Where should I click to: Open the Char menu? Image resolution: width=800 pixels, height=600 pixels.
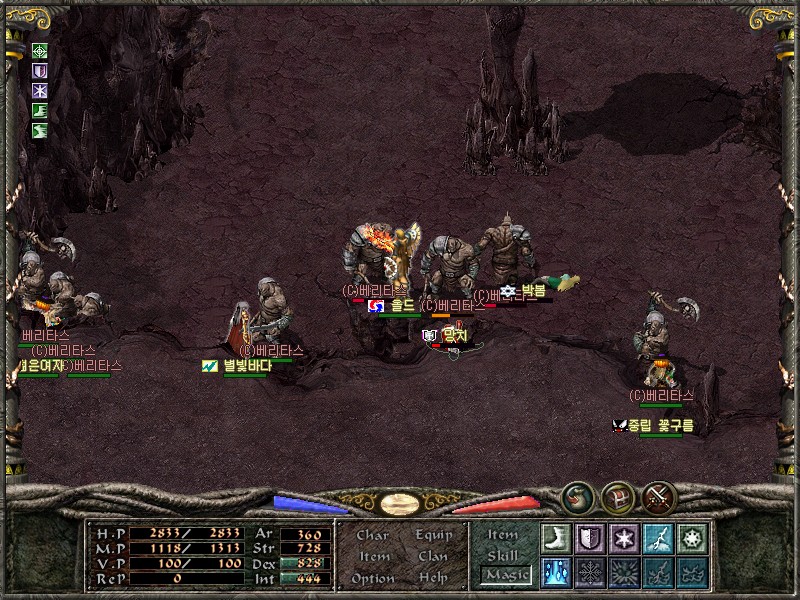pyautogui.click(x=372, y=535)
